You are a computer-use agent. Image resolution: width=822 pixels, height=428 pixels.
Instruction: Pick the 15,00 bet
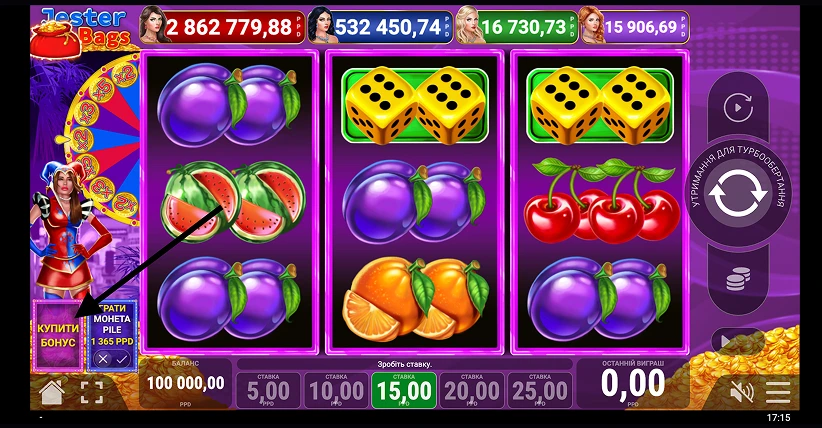(403, 390)
